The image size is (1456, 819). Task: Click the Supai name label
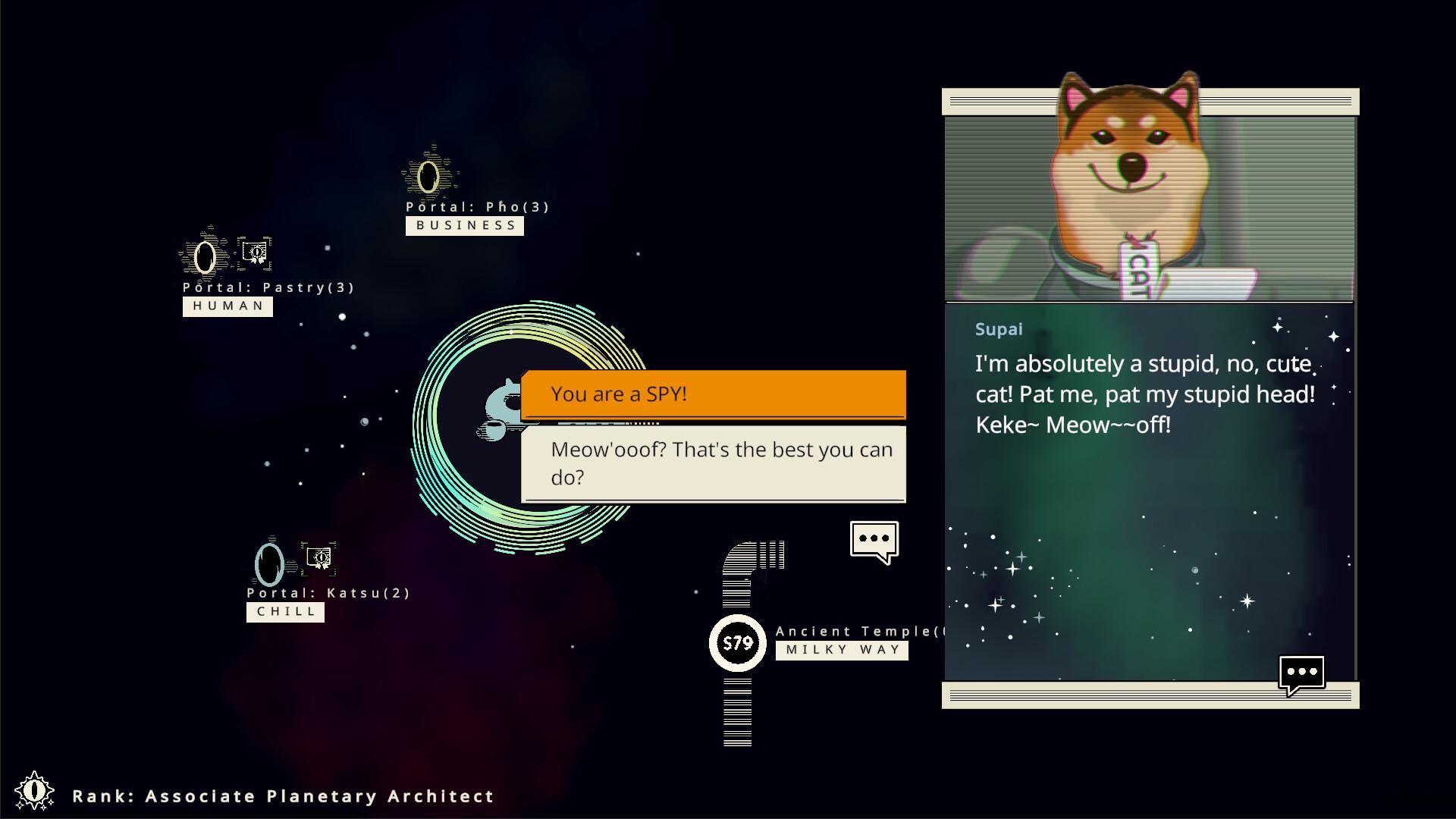click(999, 328)
